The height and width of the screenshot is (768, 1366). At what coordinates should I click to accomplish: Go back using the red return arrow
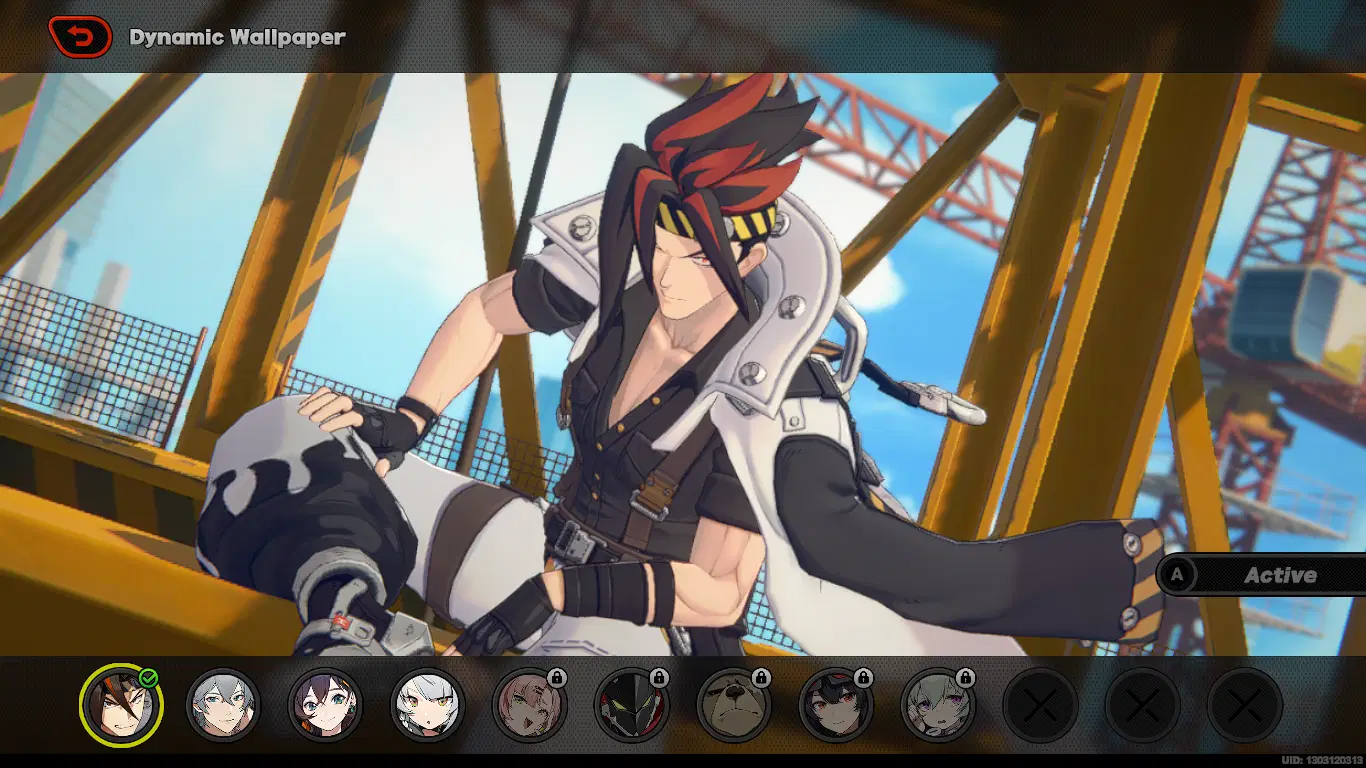tap(80, 38)
